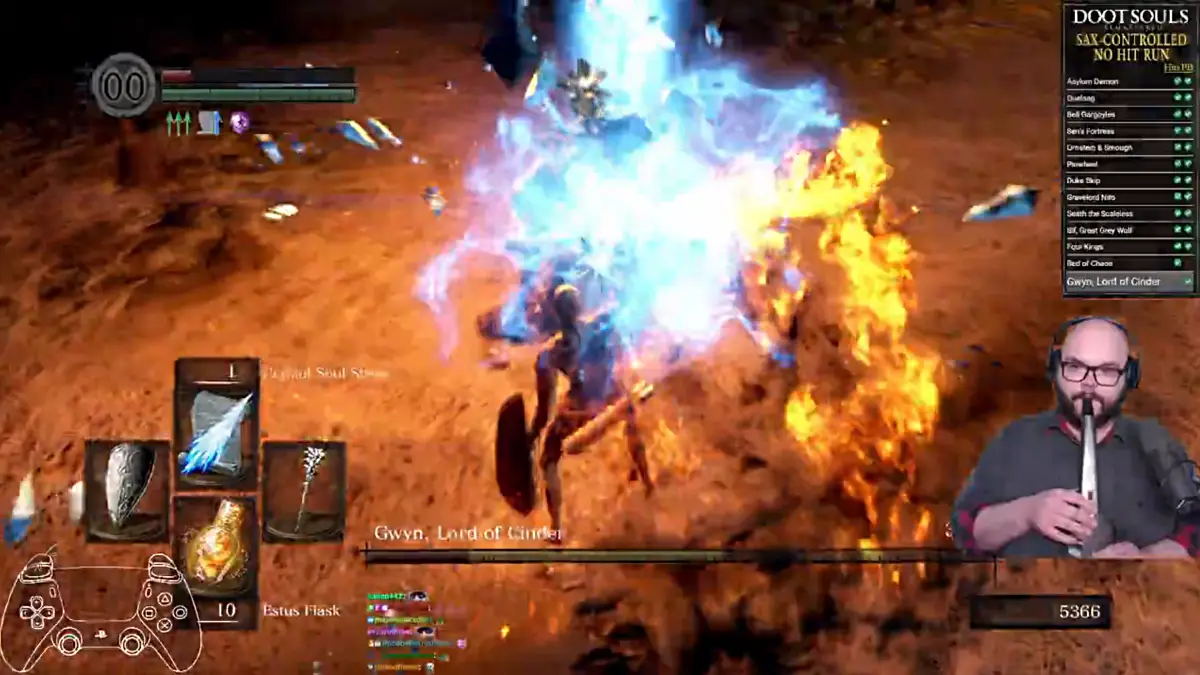The image size is (1200, 675).
Task: Click the green triple-arrow buff icon
Action: pos(178,123)
